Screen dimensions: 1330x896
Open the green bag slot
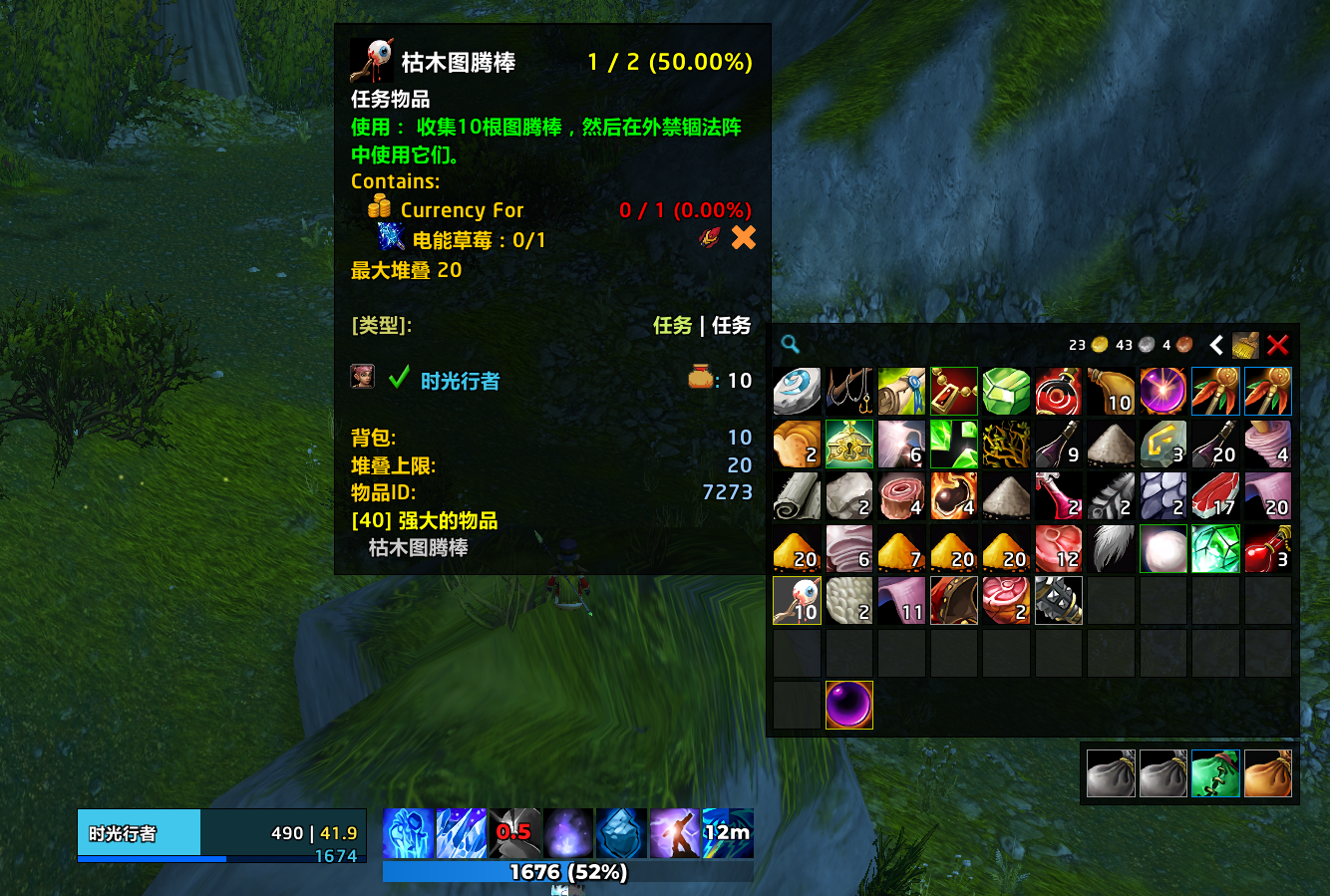(x=1215, y=773)
